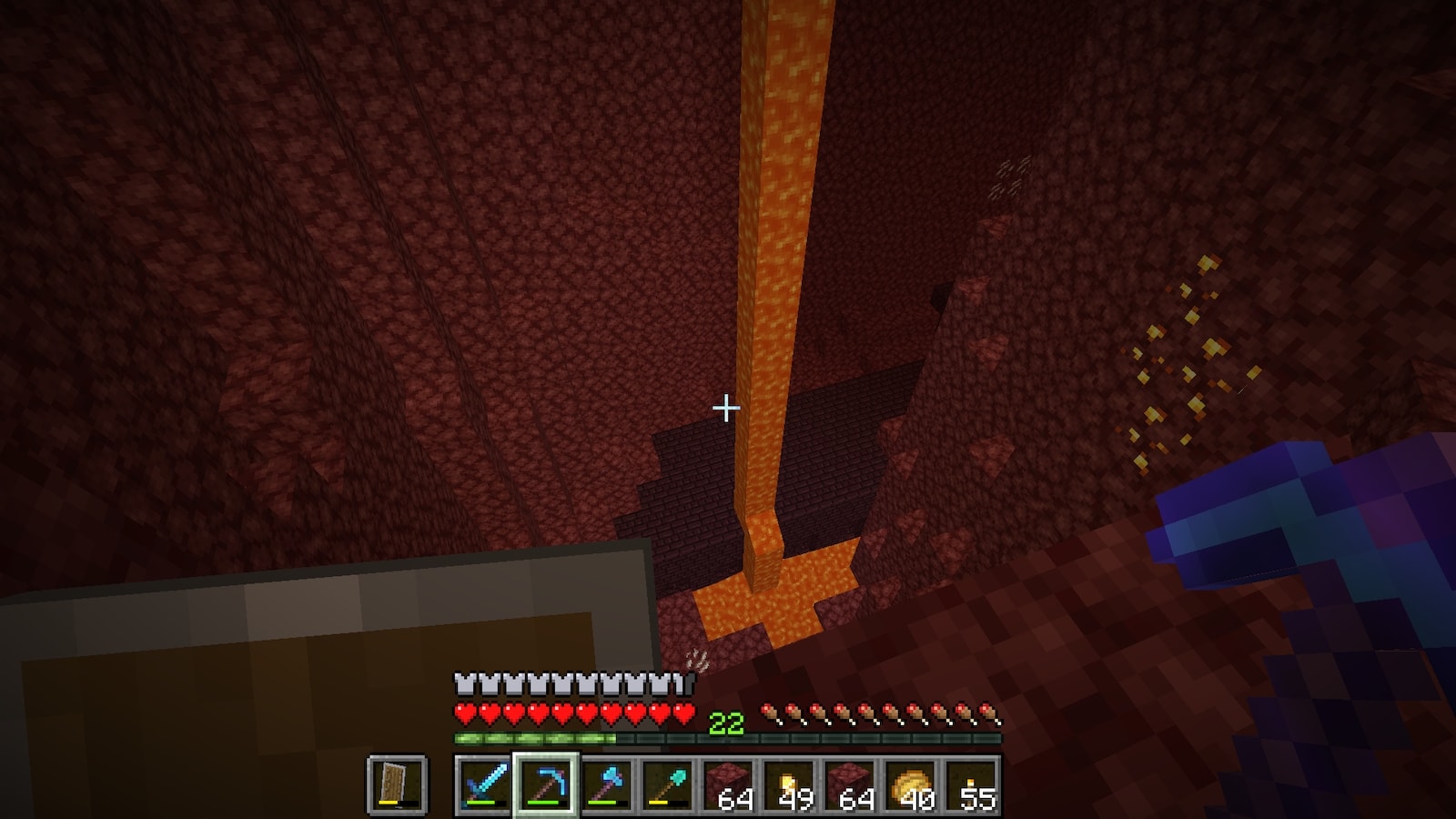1456x819 pixels.
Task: Click the off-hand shield slot
Action: tap(398, 784)
